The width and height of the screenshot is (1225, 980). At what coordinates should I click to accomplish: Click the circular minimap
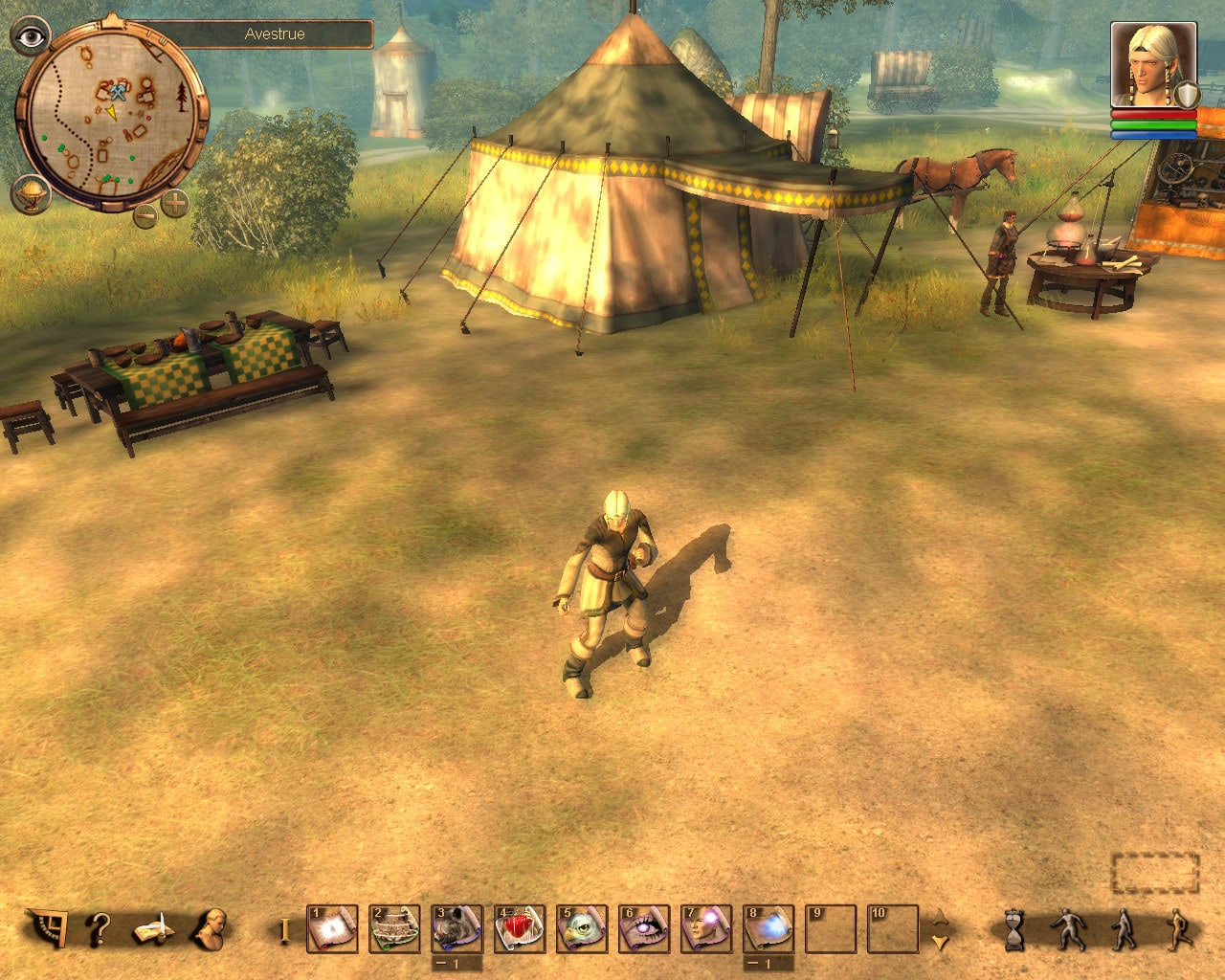[x=112, y=115]
